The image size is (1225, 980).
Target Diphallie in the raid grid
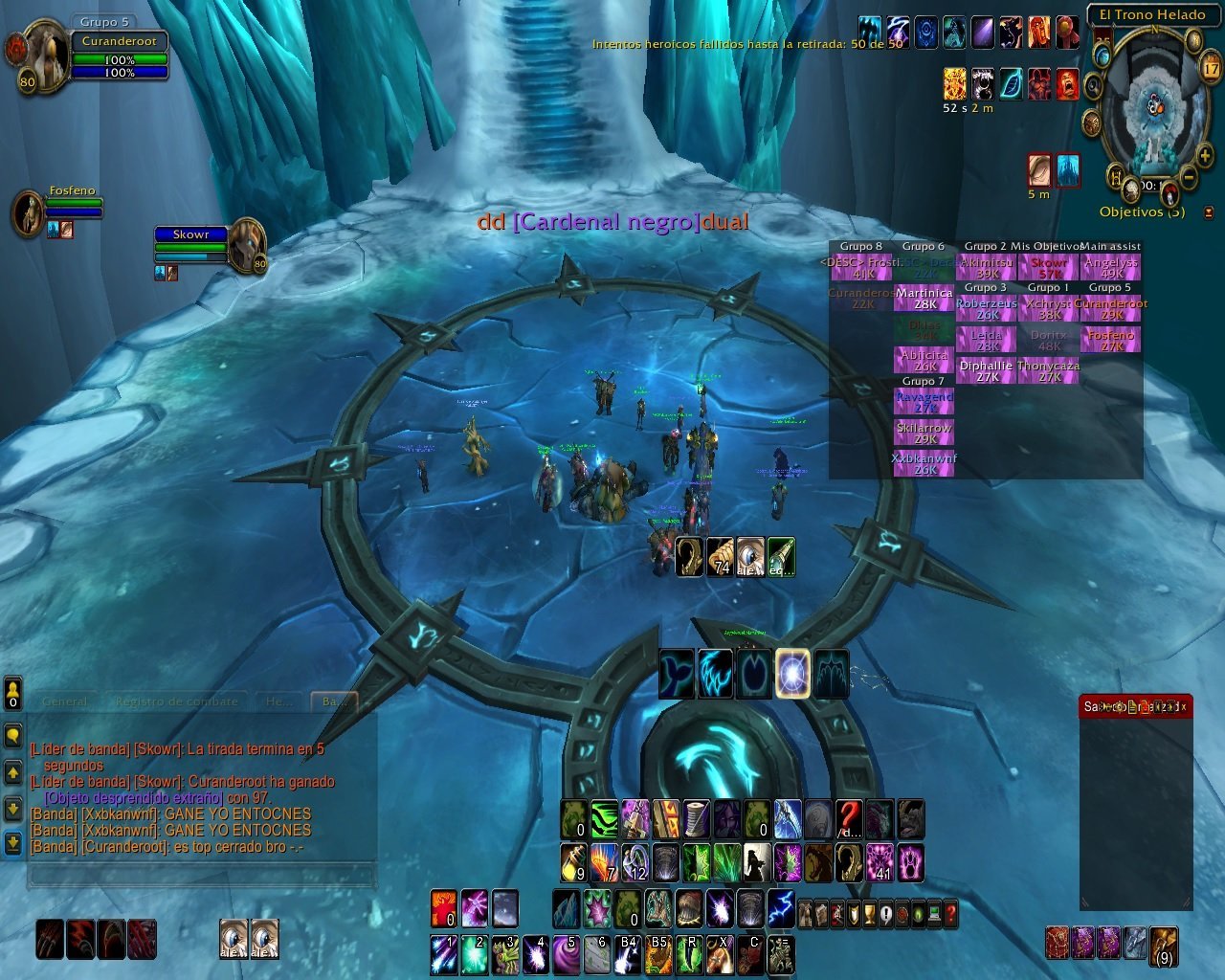986,370
